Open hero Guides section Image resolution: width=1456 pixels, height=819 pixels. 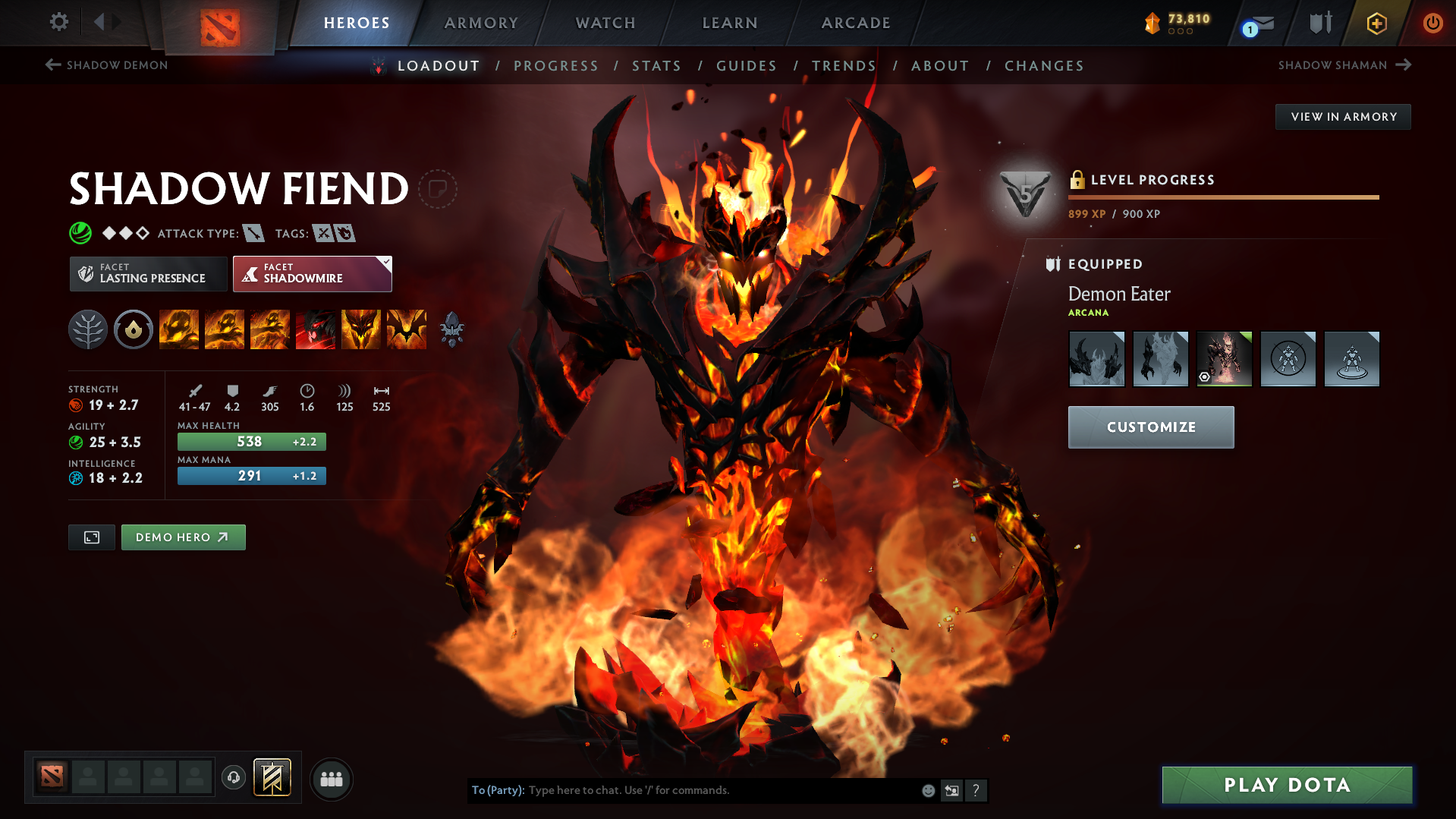[x=747, y=66]
